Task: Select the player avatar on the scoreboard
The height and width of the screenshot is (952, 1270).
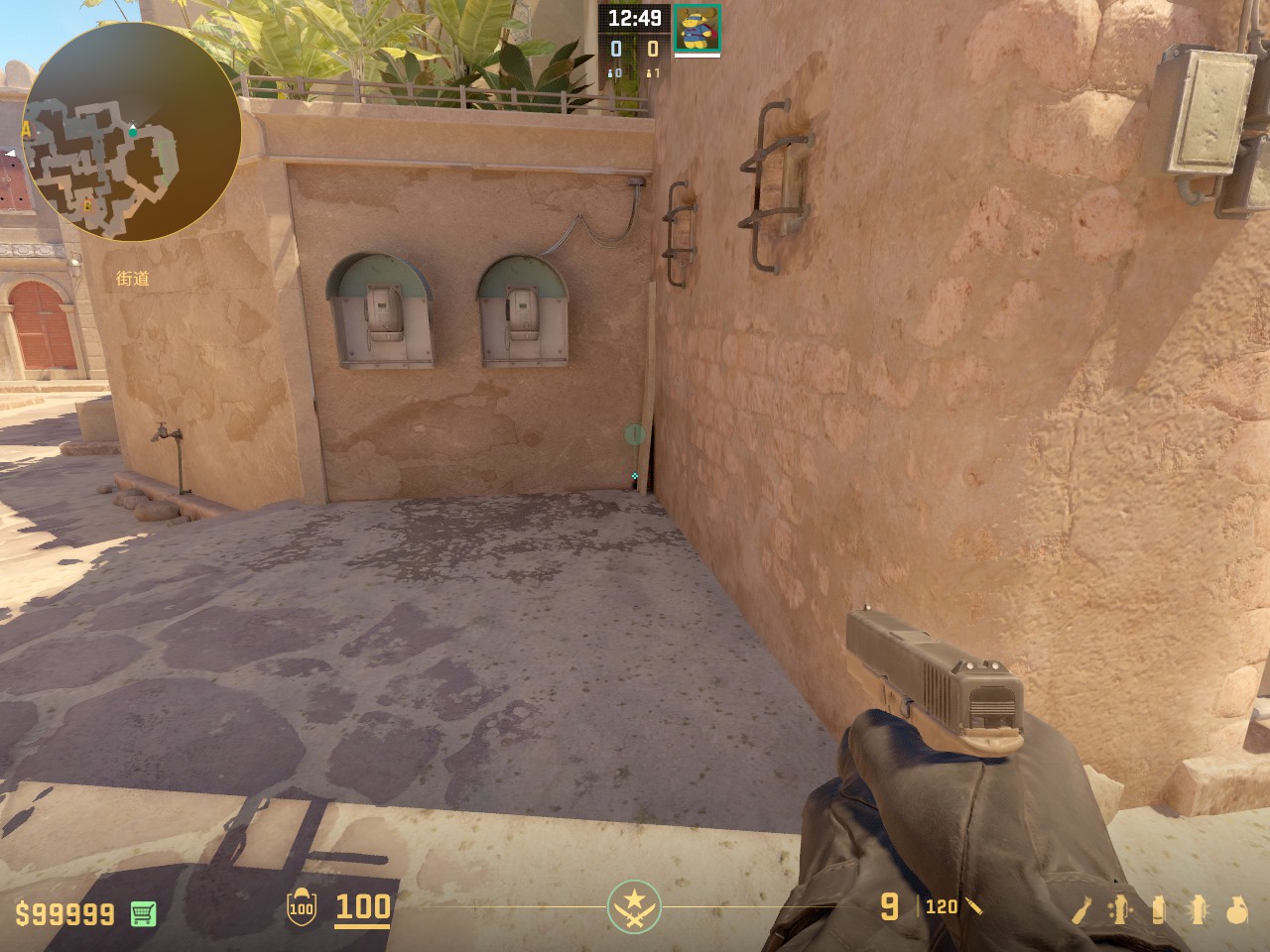Action: [698, 28]
